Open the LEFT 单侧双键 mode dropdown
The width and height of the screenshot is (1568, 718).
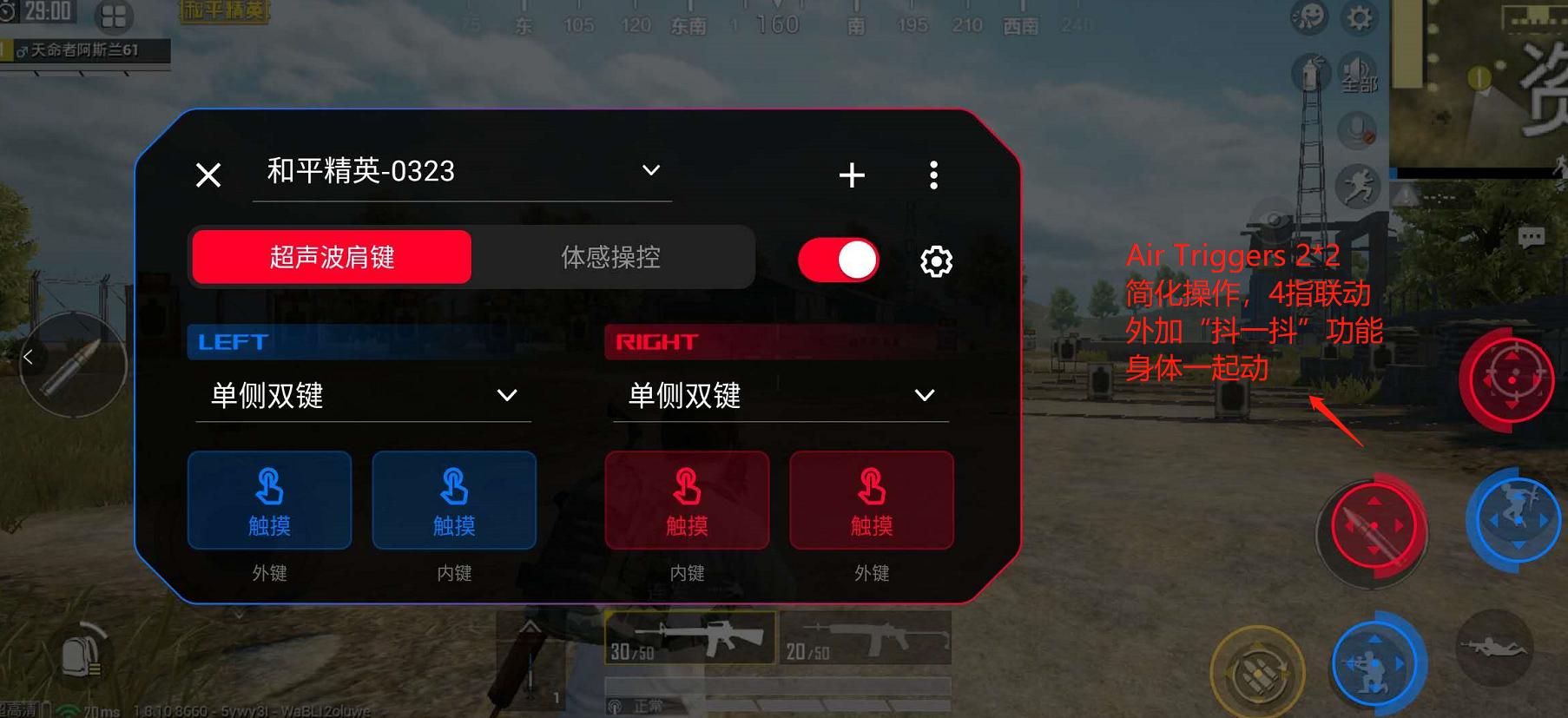click(x=507, y=395)
